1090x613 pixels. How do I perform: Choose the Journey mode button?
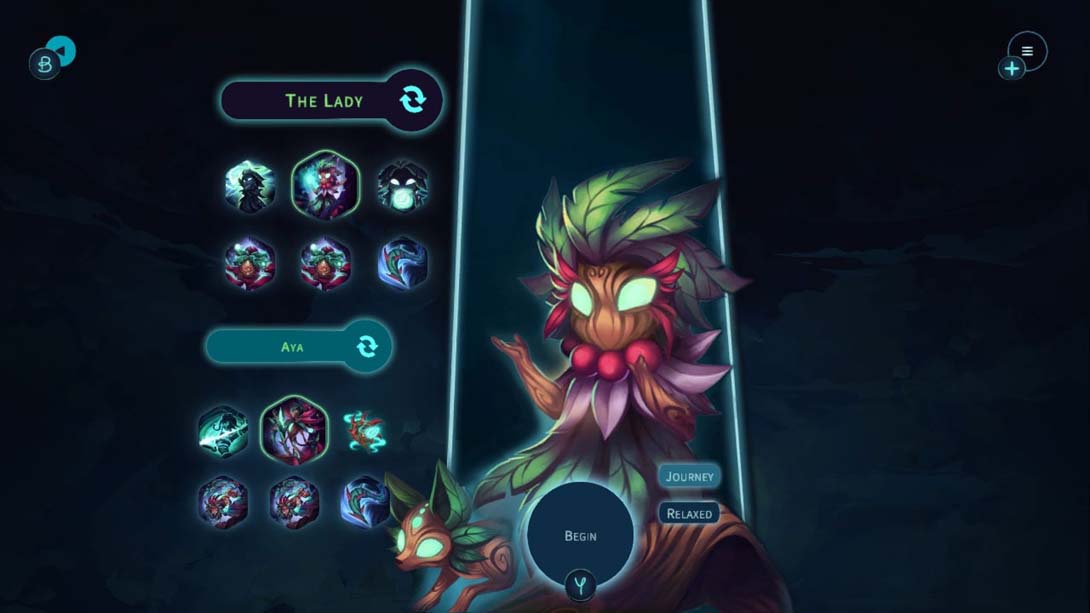coord(690,477)
